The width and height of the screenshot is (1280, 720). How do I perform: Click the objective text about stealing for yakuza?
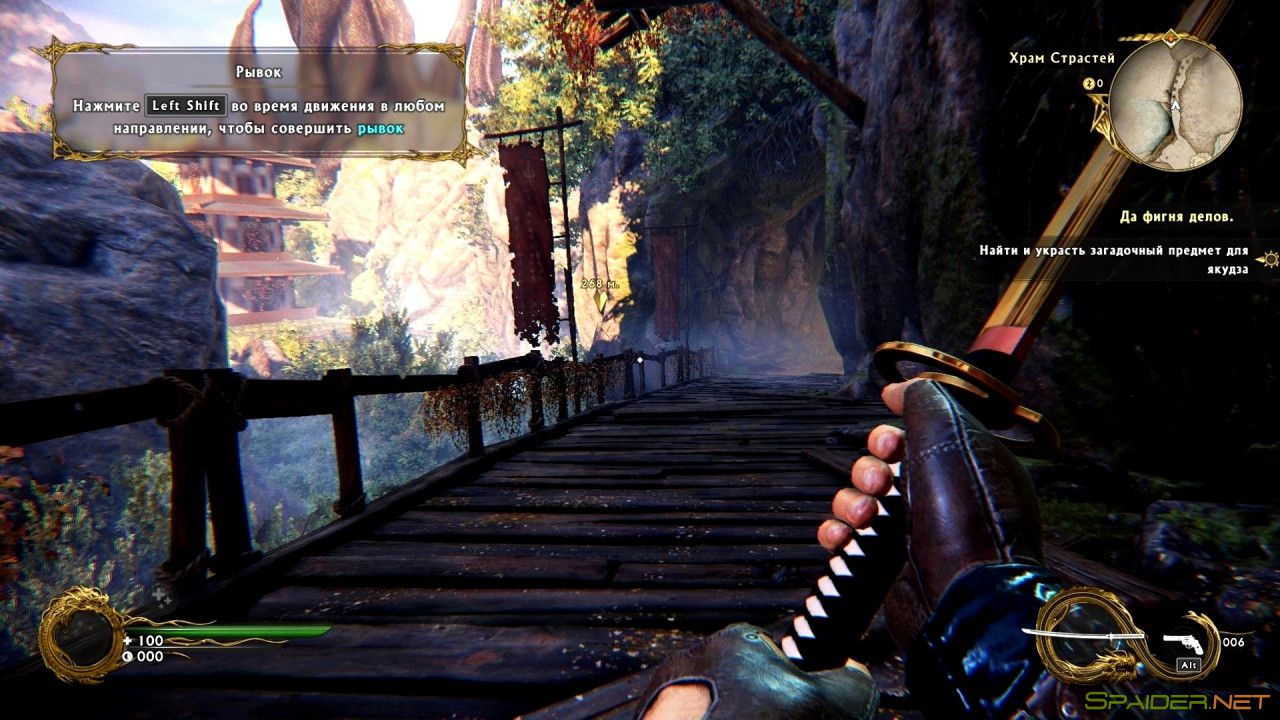pyautogui.click(x=1113, y=250)
